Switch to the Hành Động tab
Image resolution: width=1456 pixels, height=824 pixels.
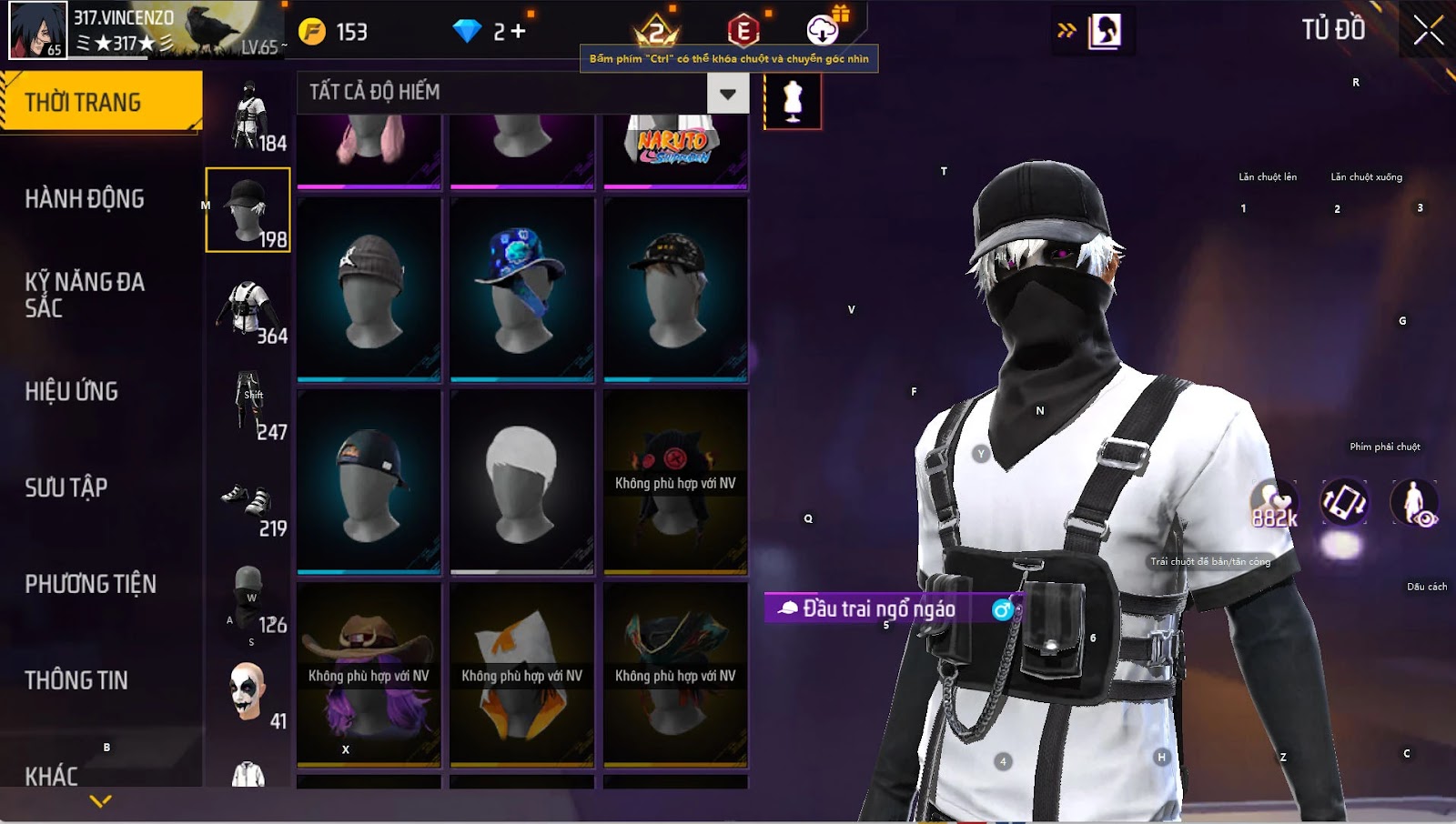click(85, 198)
